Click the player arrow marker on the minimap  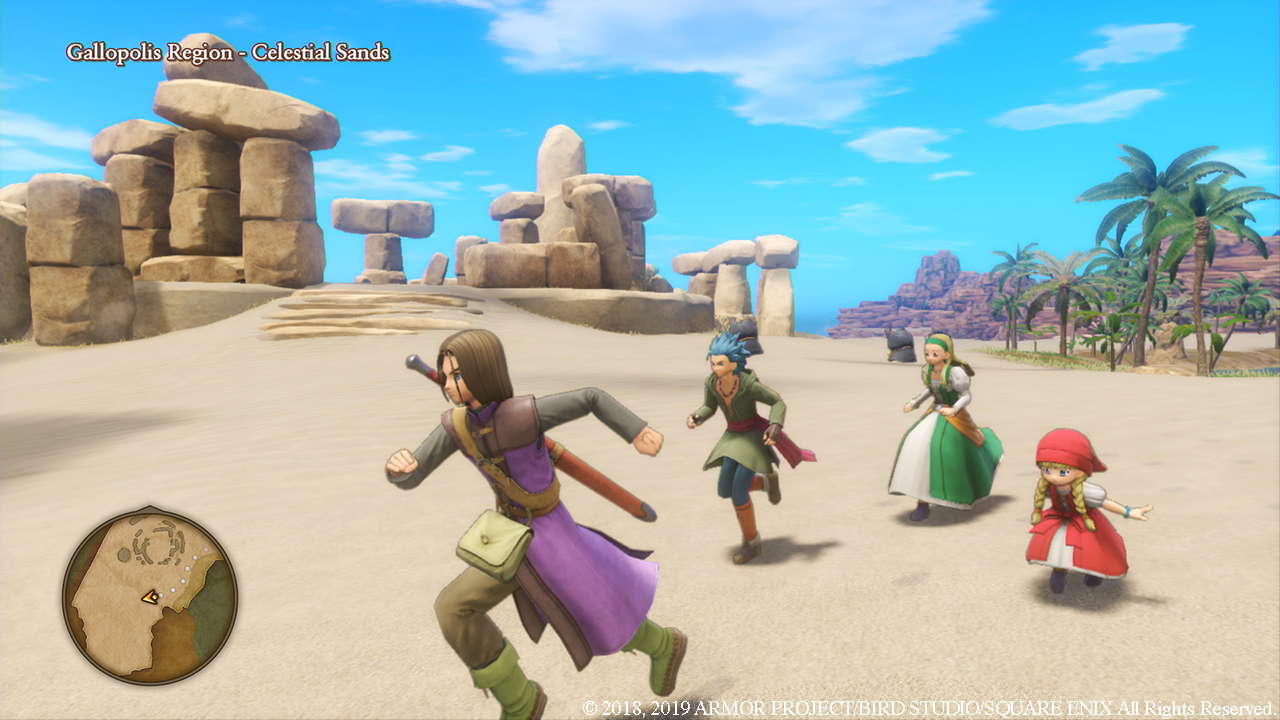(x=150, y=597)
